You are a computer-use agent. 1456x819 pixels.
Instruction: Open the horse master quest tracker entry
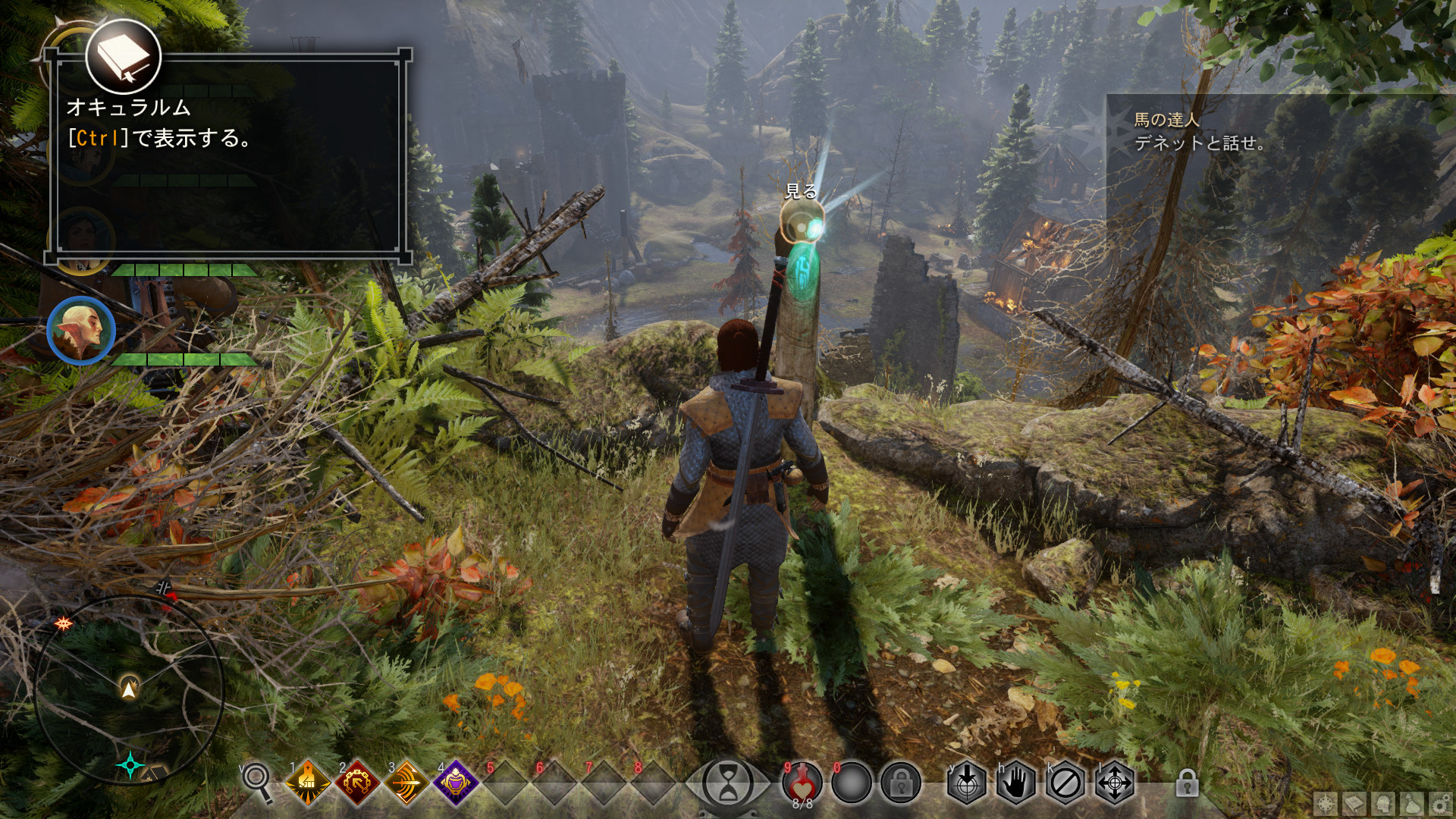(x=1198, y=131)
